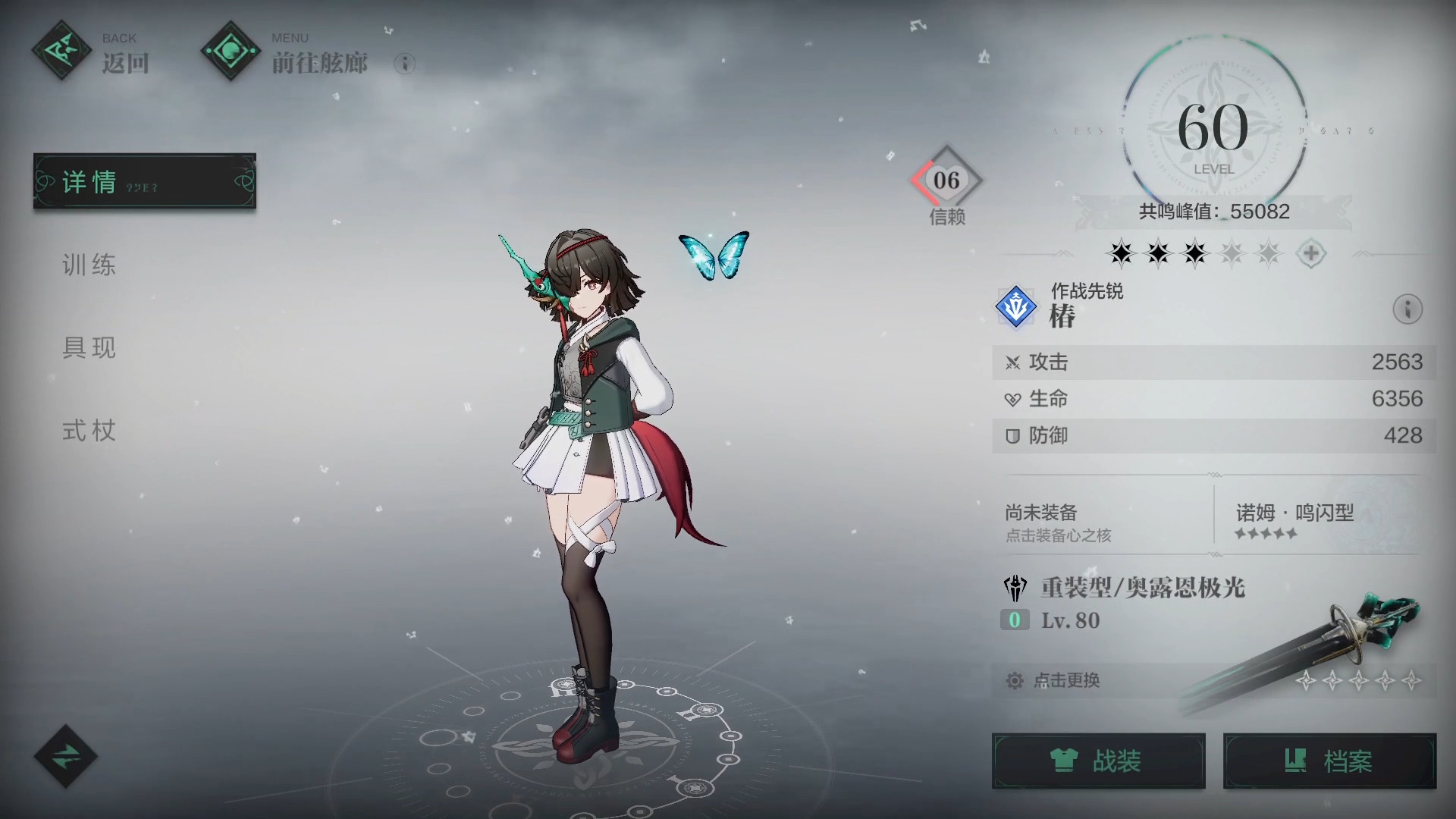1456x819 pixels.
Task: Select the 重装型/奥露恩极光 weapon entry
Action: [1143, 588]
